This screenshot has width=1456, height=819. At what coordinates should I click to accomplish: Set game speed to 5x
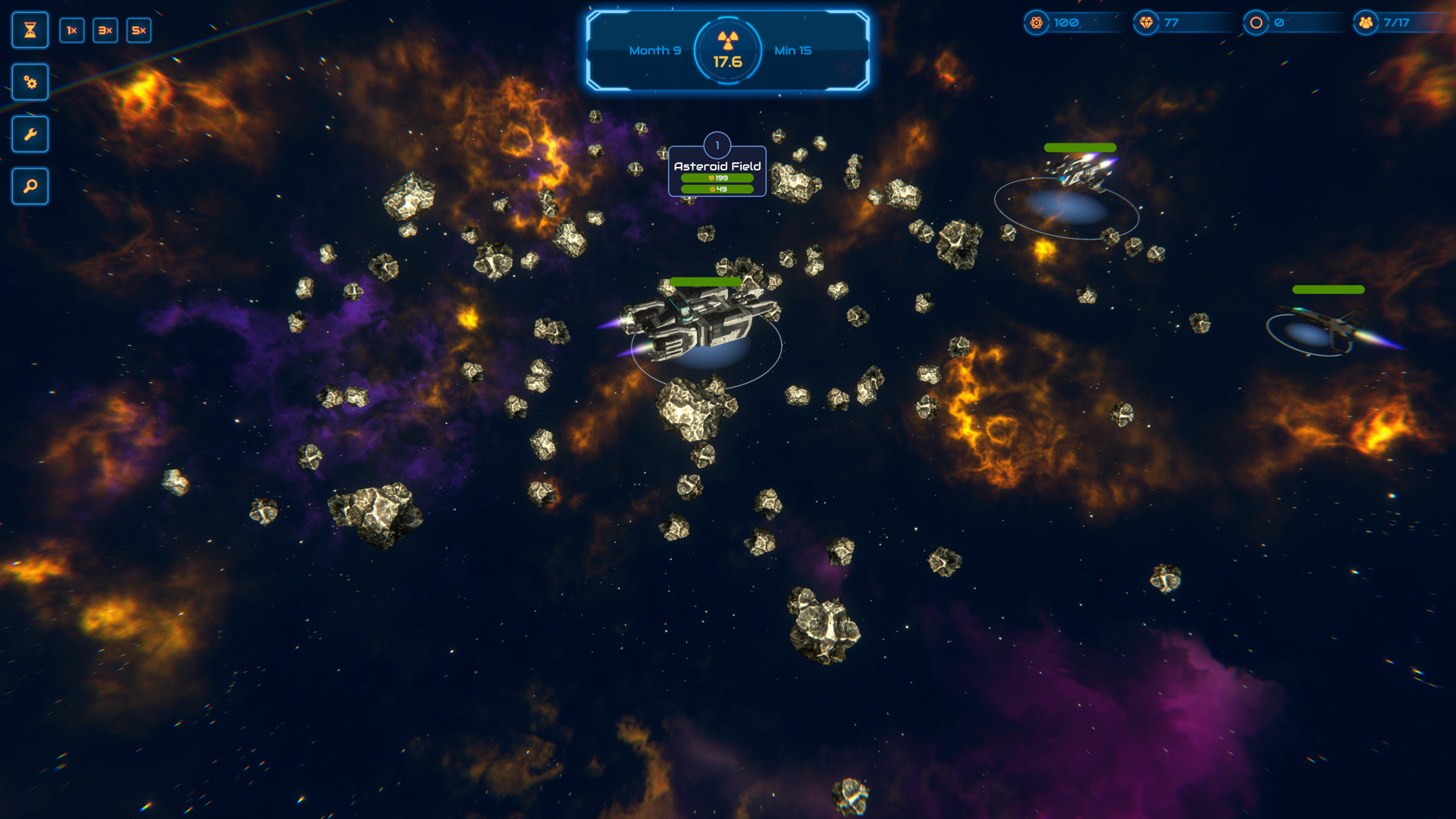coord(139,30)
